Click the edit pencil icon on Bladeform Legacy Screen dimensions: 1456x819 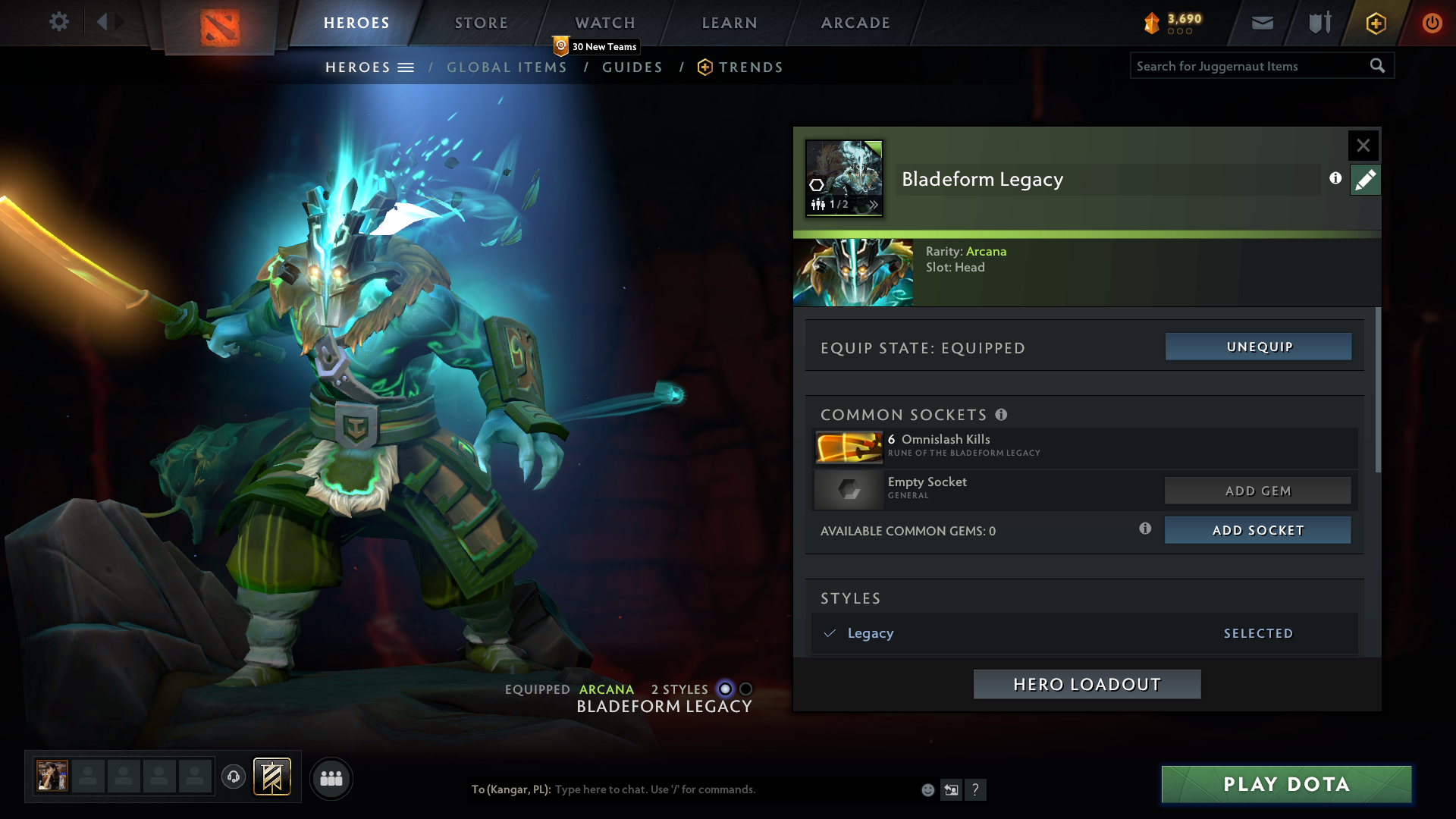coord(1365,180)
